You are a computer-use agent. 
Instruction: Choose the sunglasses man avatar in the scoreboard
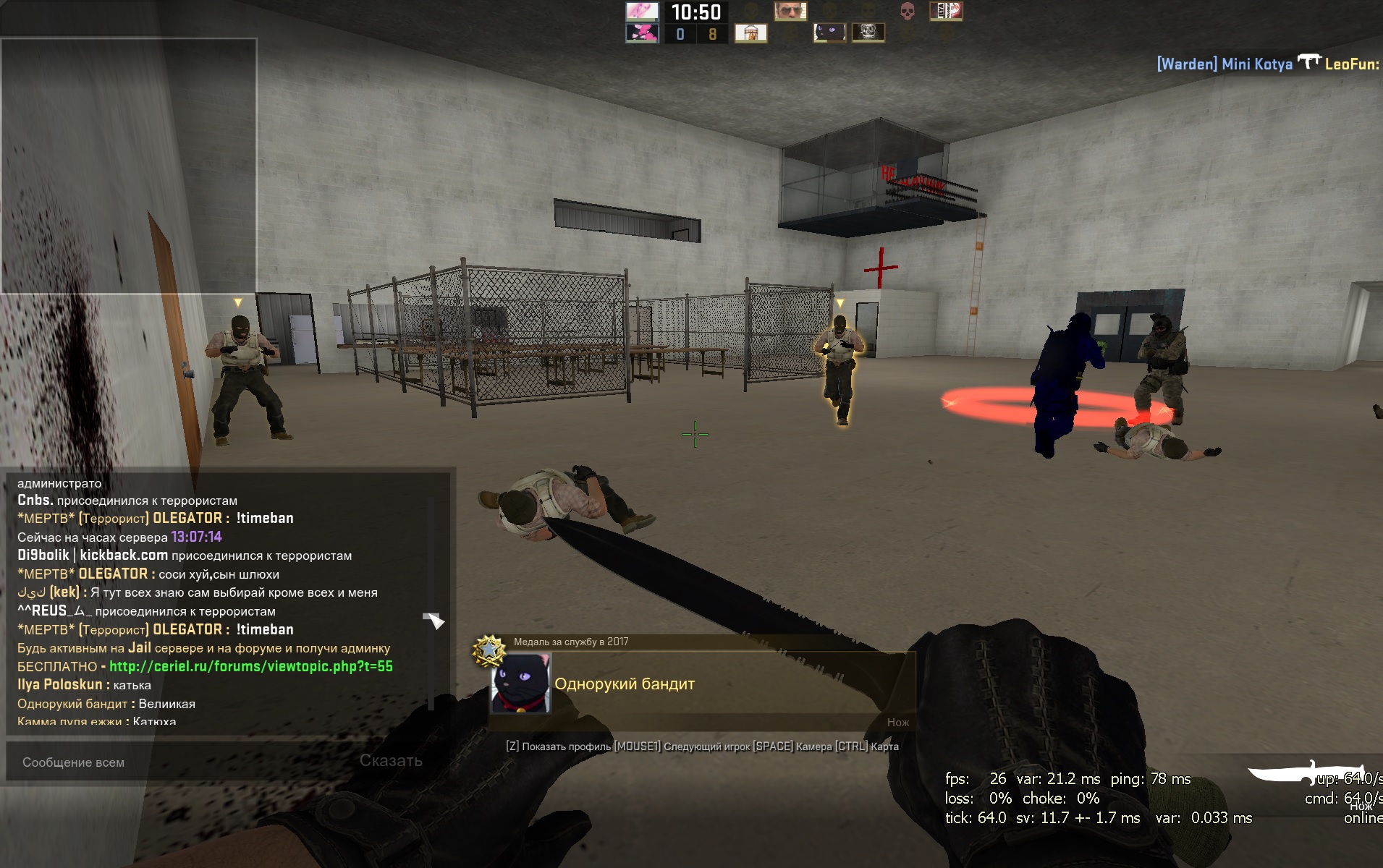[x=790, y=11]
